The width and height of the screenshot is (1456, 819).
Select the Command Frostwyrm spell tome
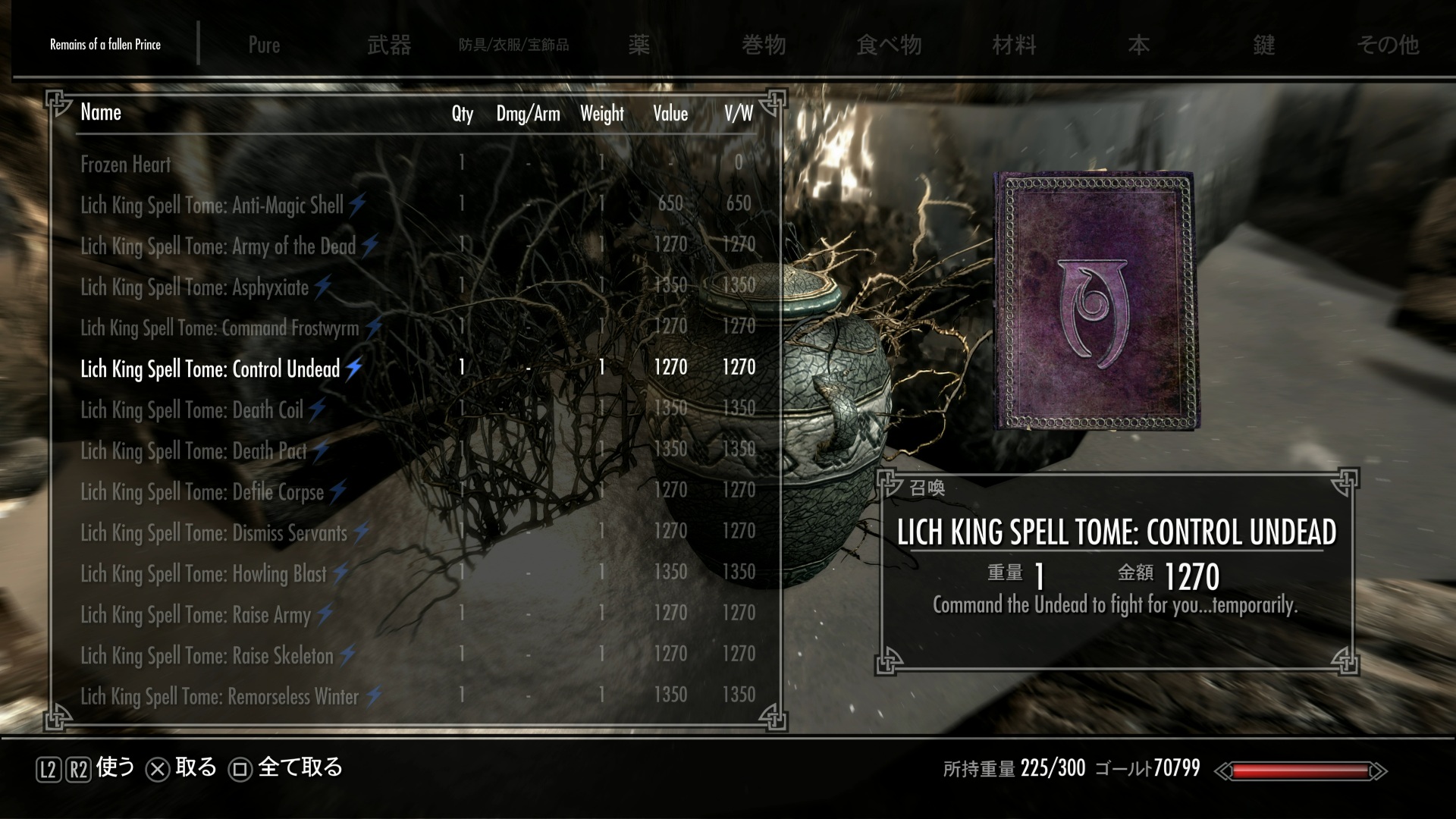220,328
